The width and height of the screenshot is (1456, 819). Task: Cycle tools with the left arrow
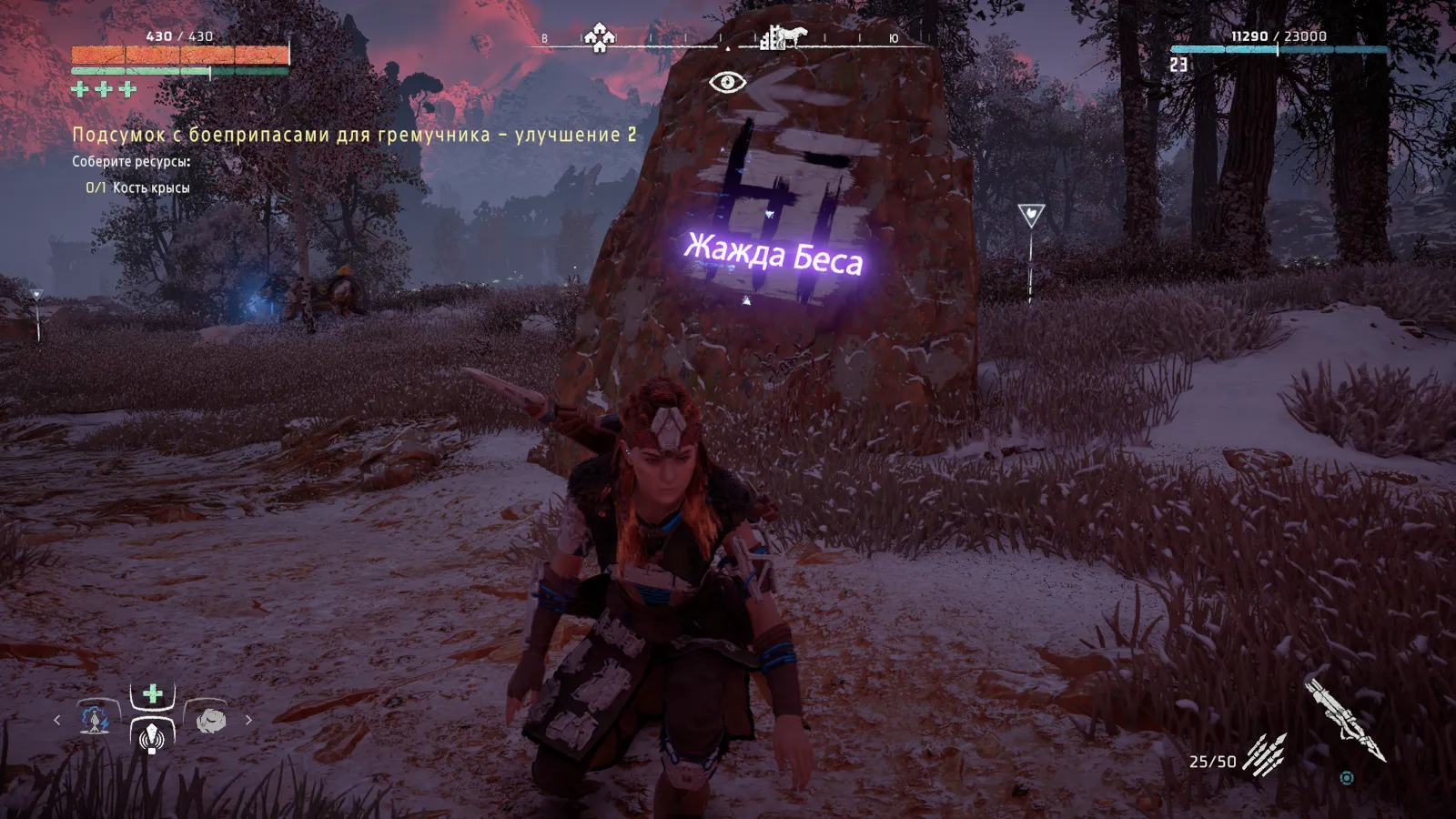click(x=56, y=720)
